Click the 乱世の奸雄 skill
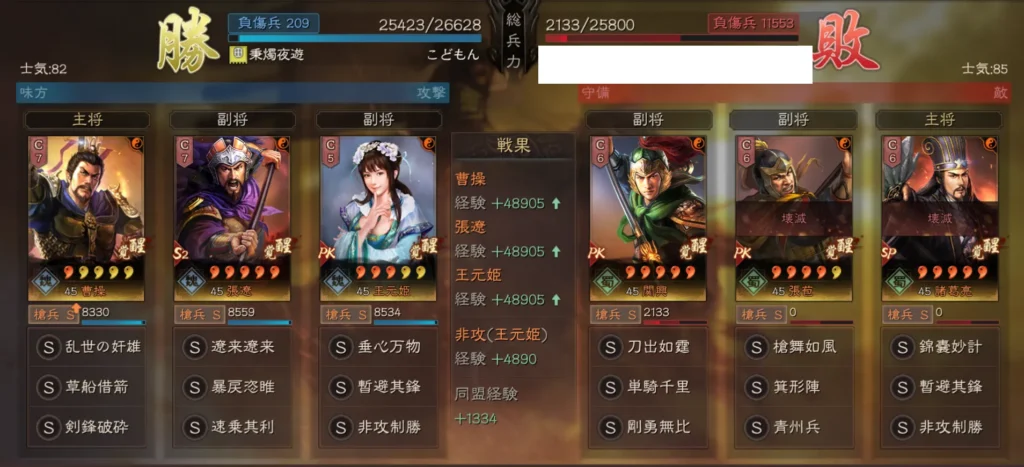The width and height of the screenshot is (1024, 467). pos(86,347)
